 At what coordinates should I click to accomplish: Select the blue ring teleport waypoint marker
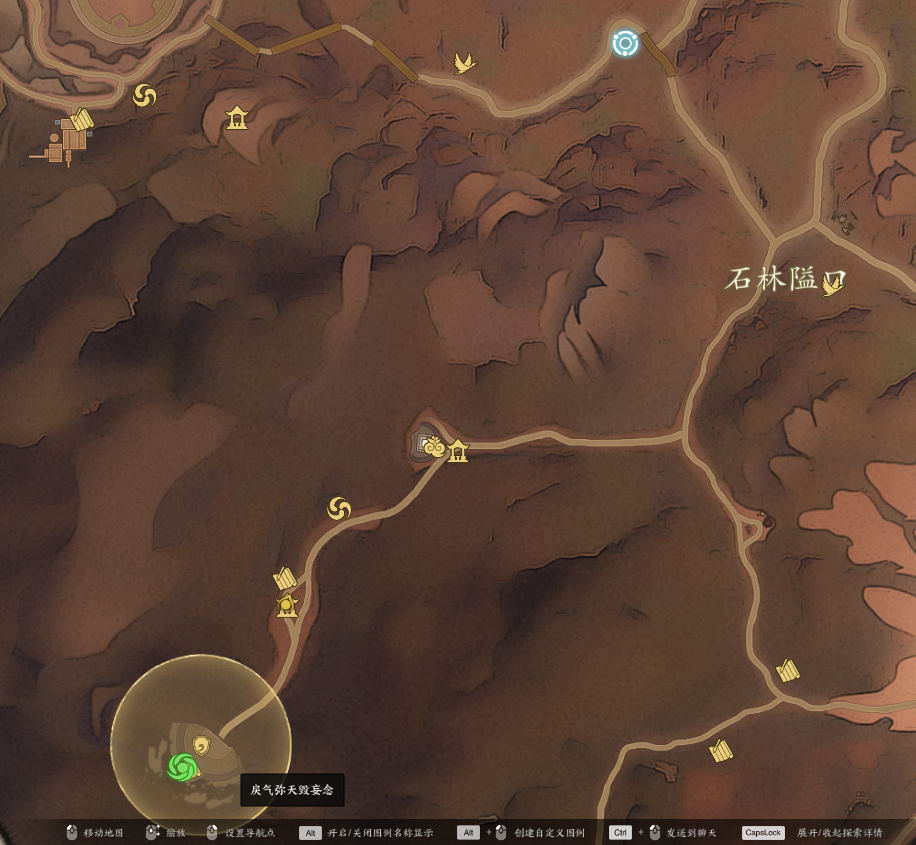tap(625, 43)
